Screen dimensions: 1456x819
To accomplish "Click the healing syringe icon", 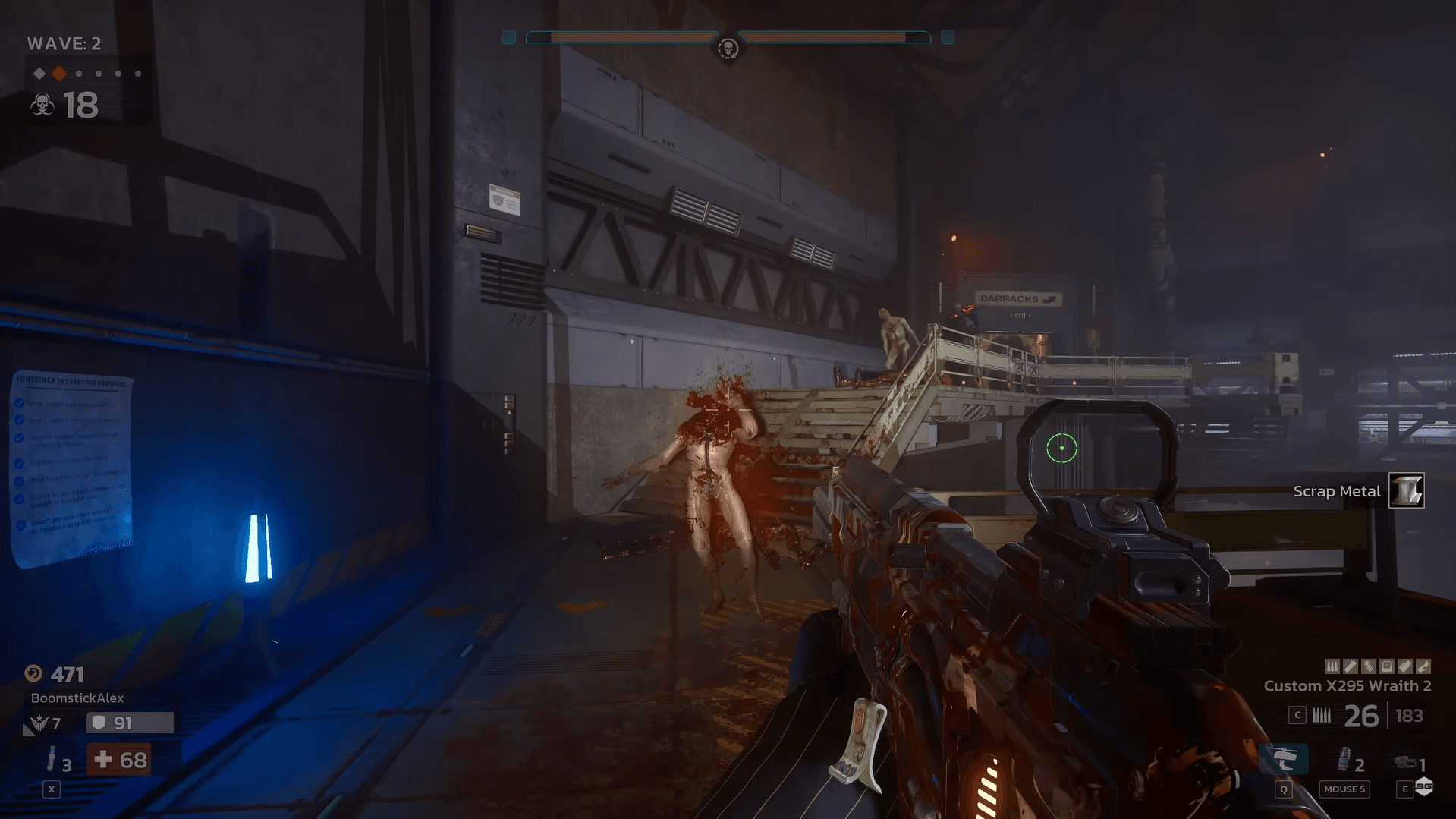I will [51, 759].
